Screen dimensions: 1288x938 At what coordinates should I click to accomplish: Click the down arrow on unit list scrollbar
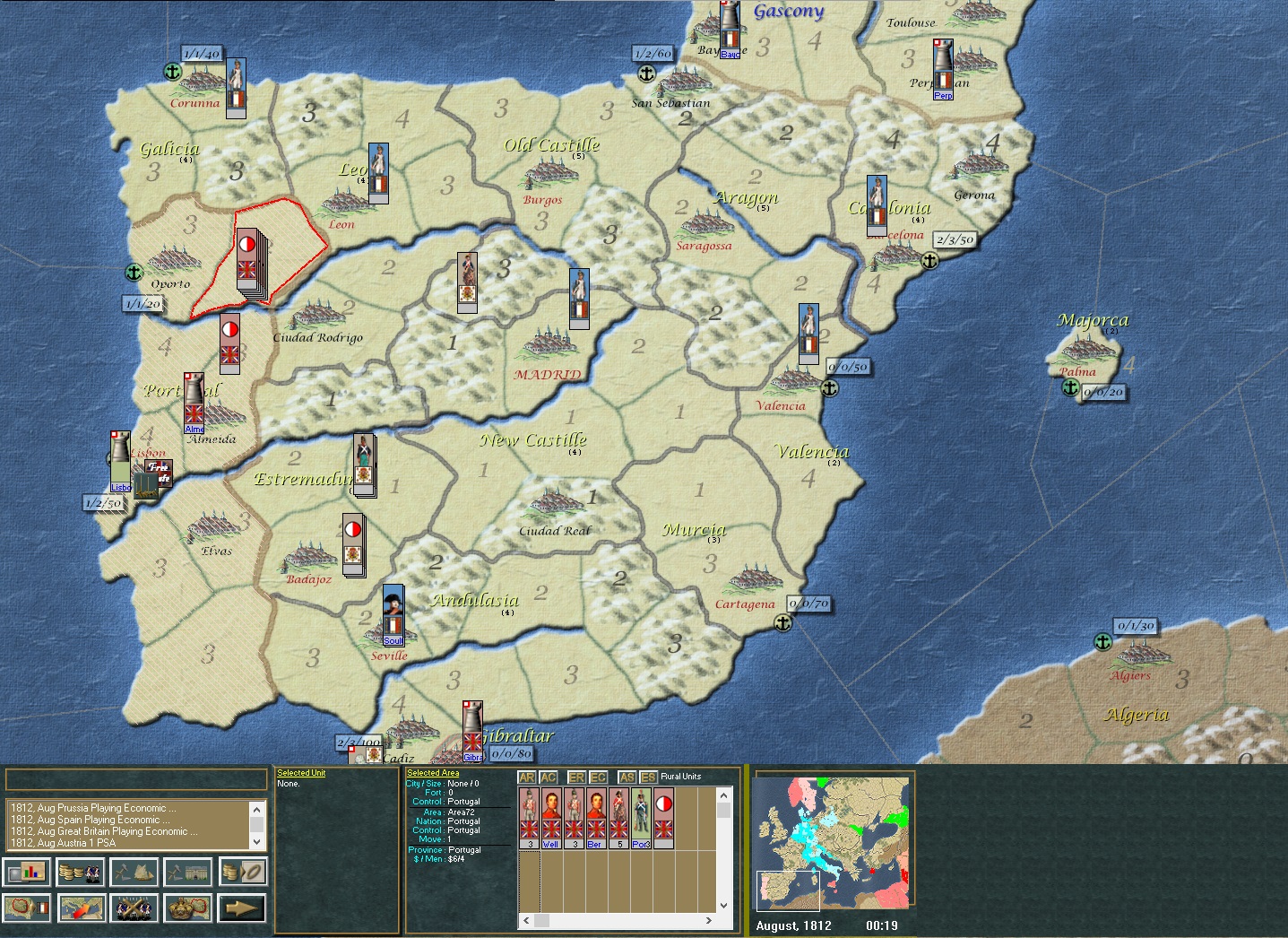(722, 904)
